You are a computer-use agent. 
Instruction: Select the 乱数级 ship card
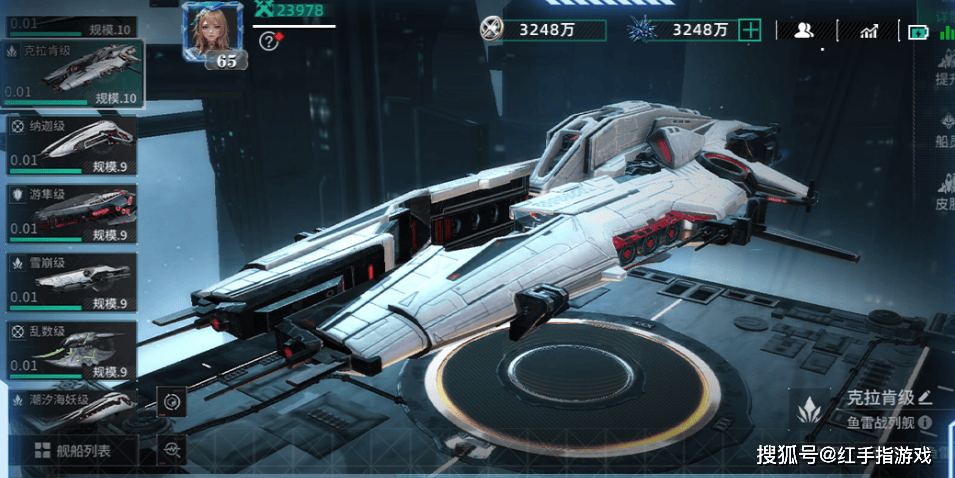coord(72,351)
